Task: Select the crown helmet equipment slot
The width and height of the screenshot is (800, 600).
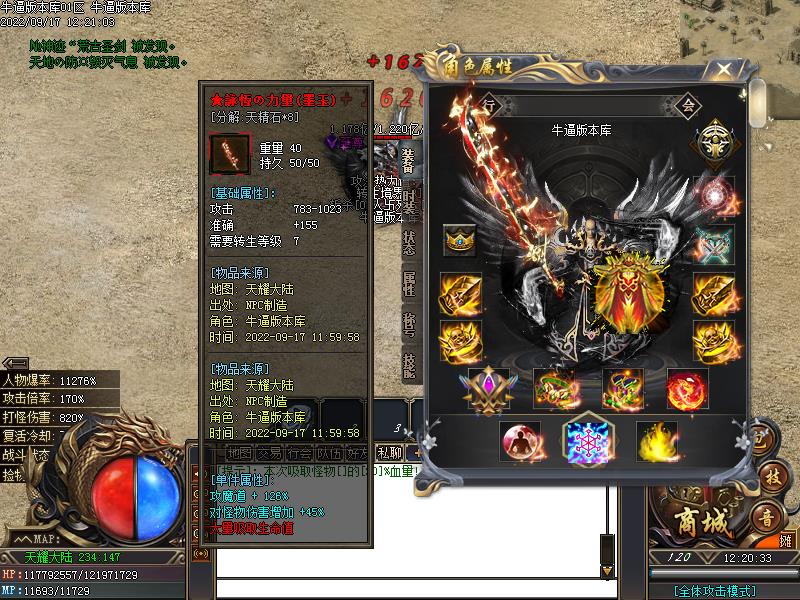Action: tap(460, 240)
